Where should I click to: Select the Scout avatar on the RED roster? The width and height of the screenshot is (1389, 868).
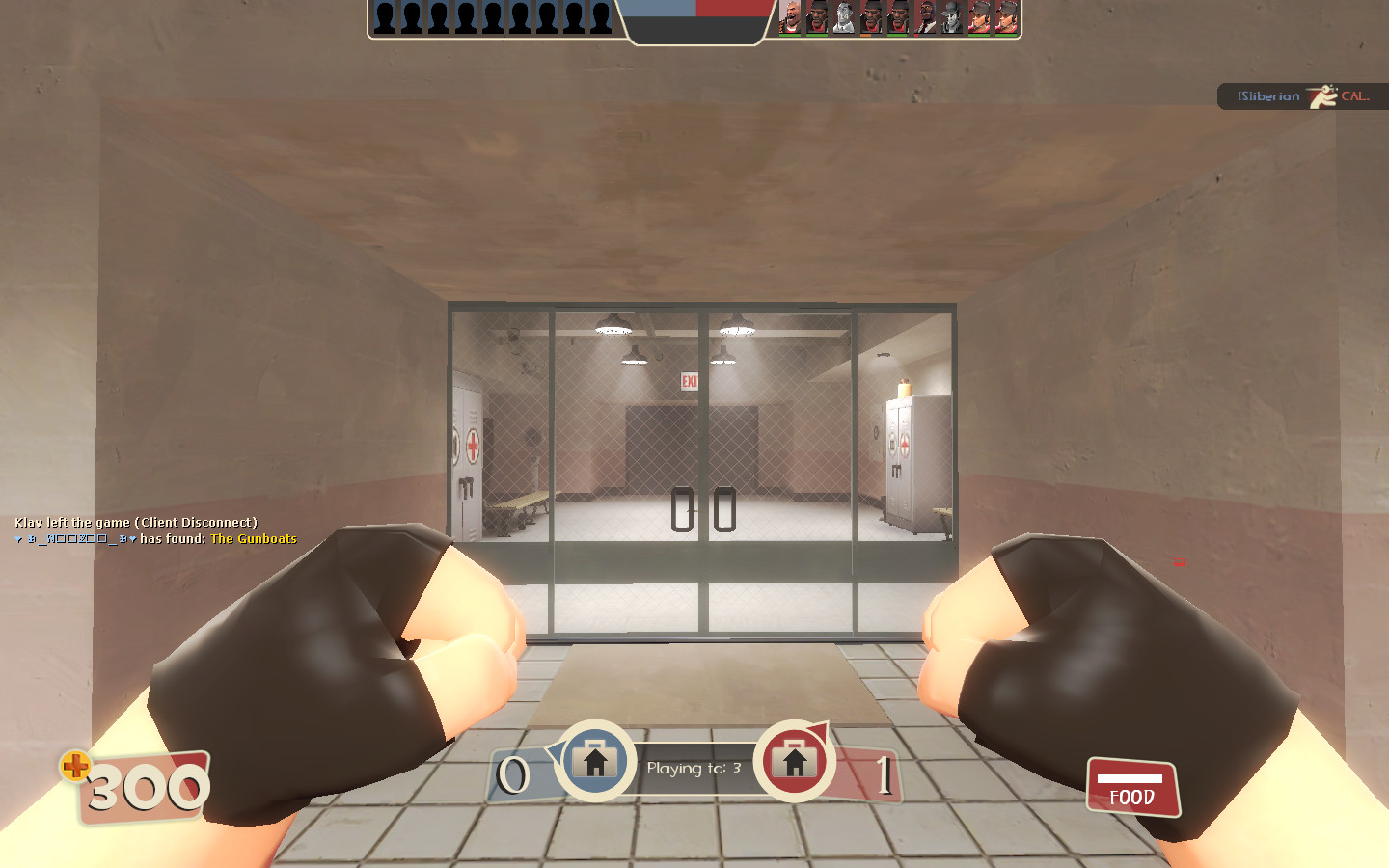978,17
